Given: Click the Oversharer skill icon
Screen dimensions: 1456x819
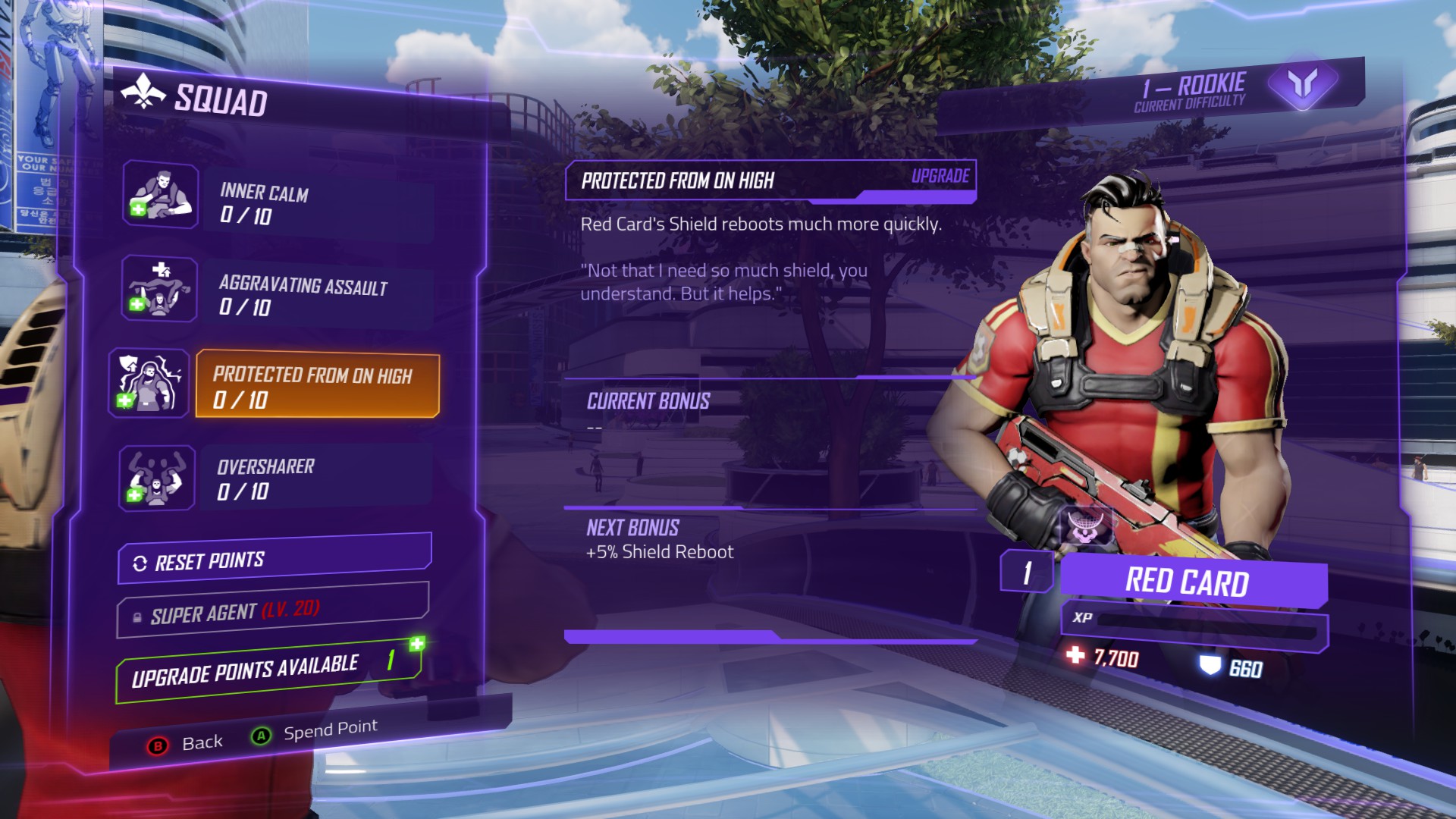Looking at the screenshot, I should pyautogui.click(x=156, y=478).
